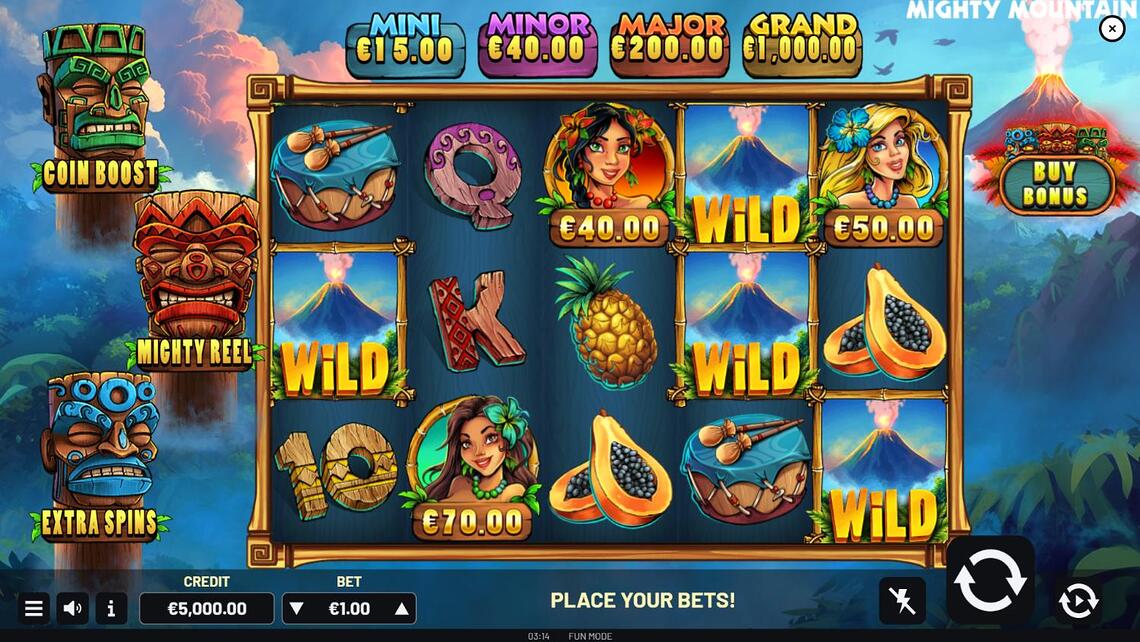Open the autoplay spin settings
This screenshot has height=642, width=1140.
click(1077, 600)
